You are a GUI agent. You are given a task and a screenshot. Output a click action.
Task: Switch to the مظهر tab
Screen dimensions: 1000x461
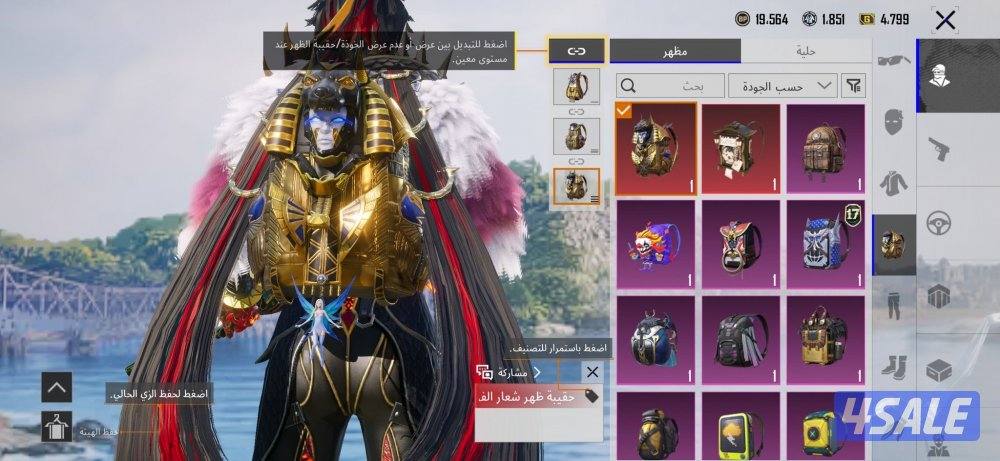675,51
